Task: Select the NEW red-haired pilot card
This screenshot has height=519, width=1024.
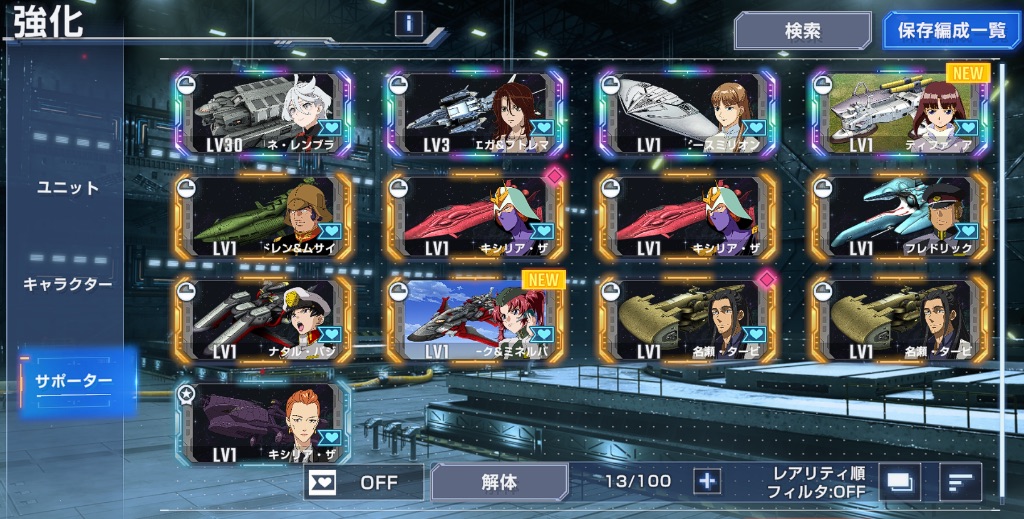Action: point(475,318)
